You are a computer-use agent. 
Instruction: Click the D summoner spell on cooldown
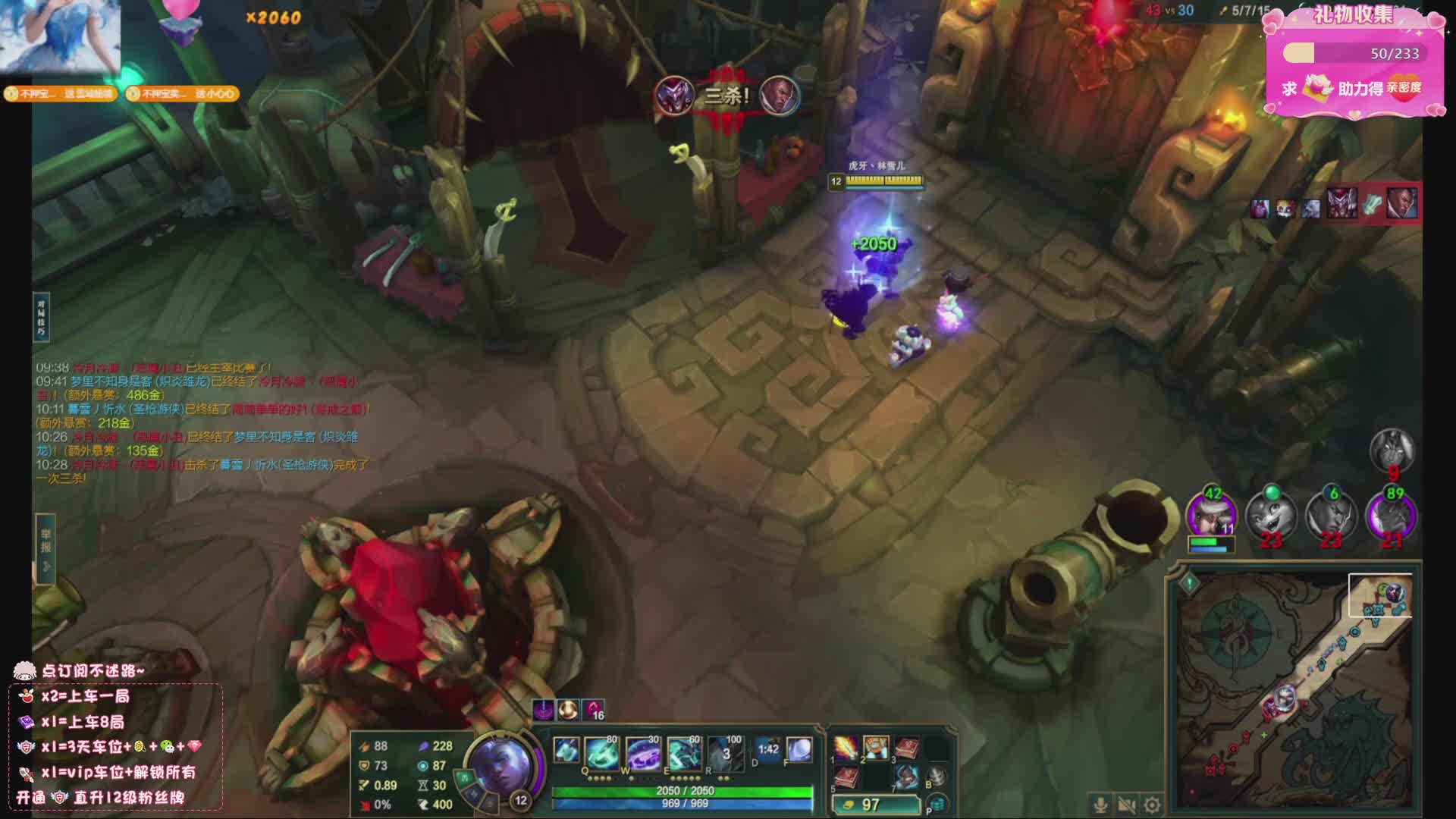[x=767, y=749]
